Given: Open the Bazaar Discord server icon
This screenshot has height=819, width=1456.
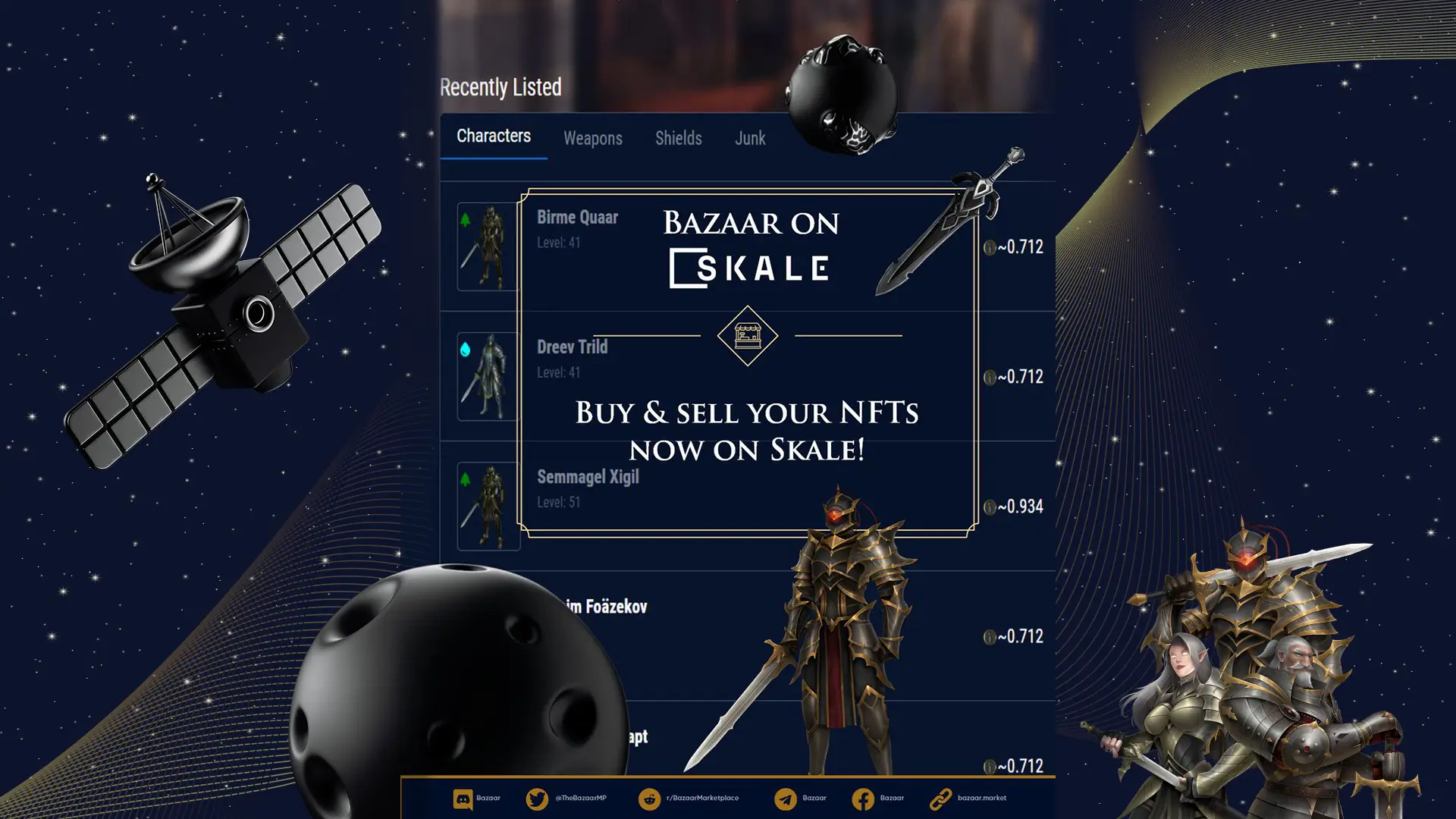Looking at the screenshot, I should pos(463,798).
